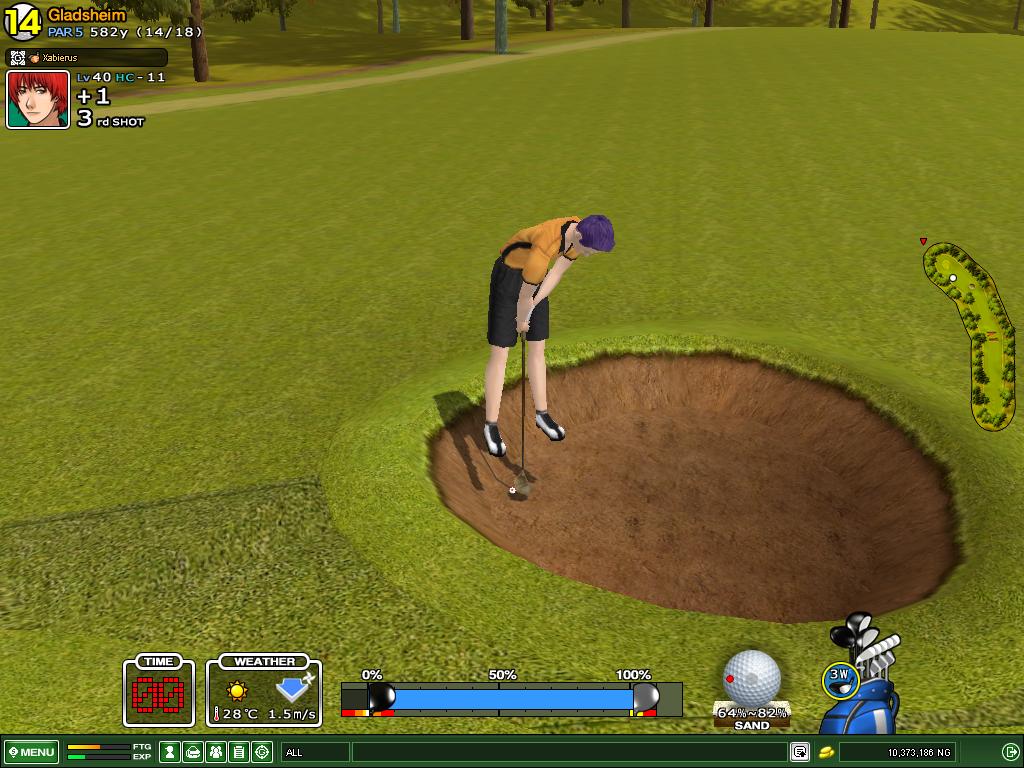
Task: Open the green MENU button
Action: tap(31, 752)
